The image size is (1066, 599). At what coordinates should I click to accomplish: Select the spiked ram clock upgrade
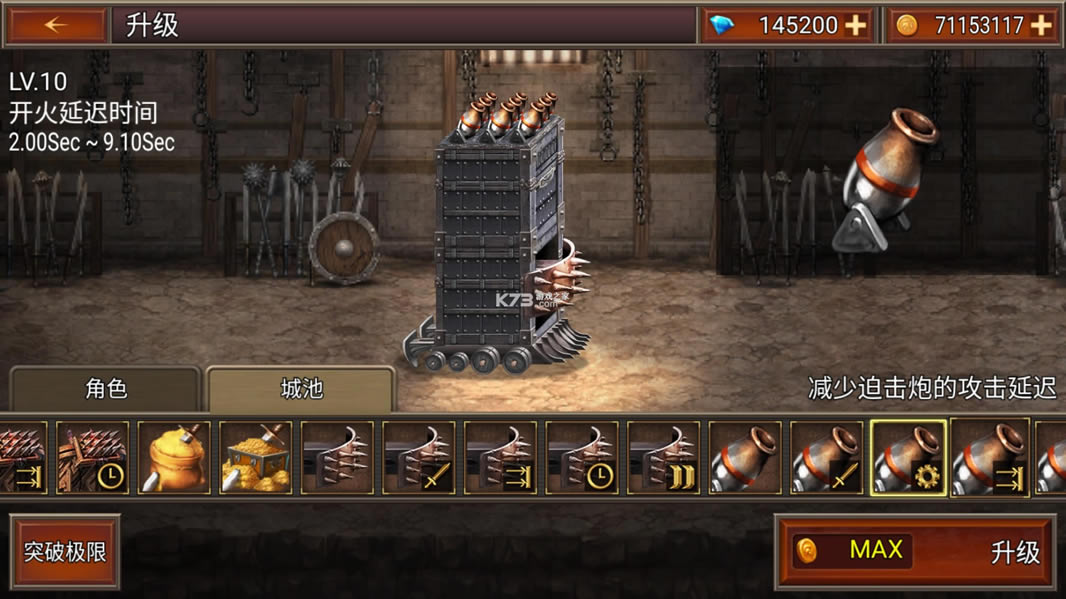point(582,458)
